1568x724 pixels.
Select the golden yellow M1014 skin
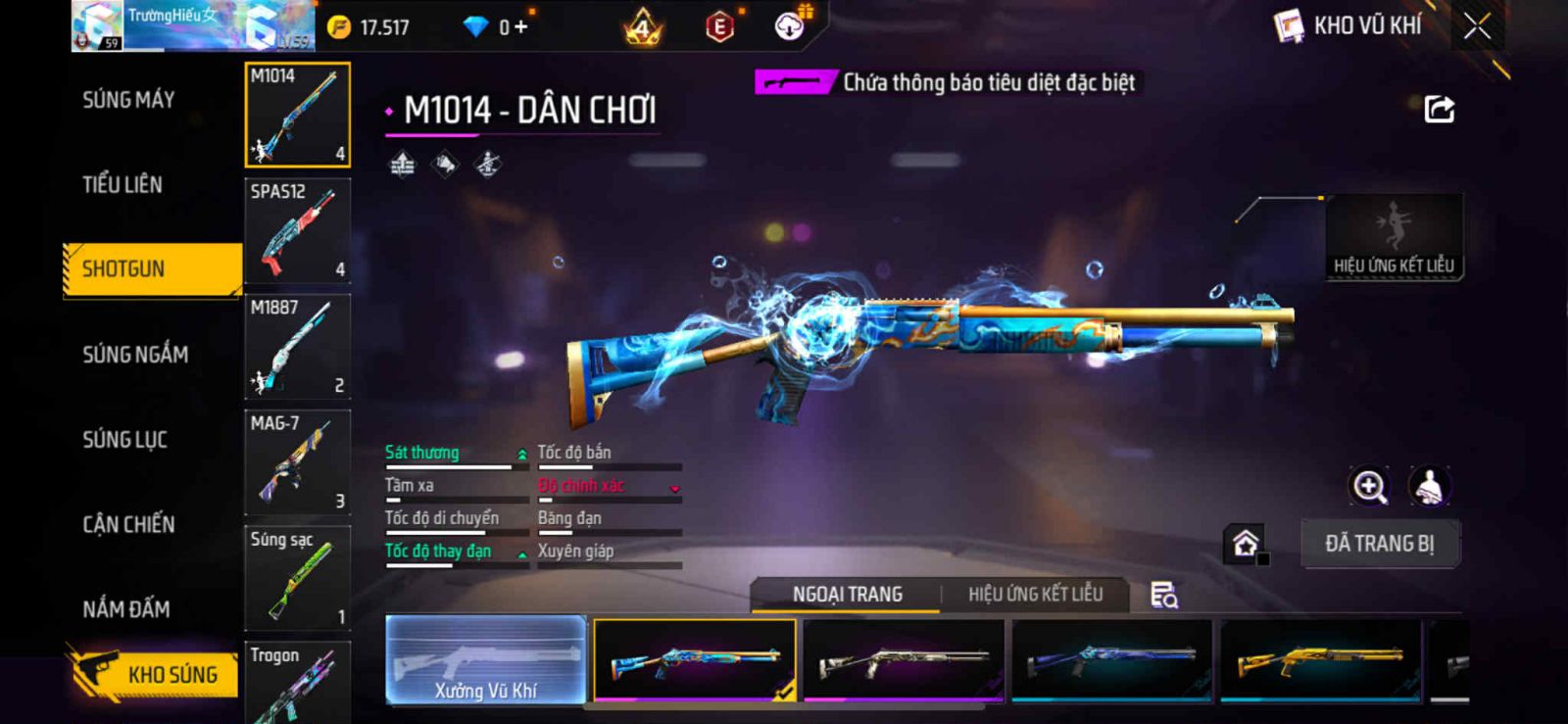point(1320,660)
